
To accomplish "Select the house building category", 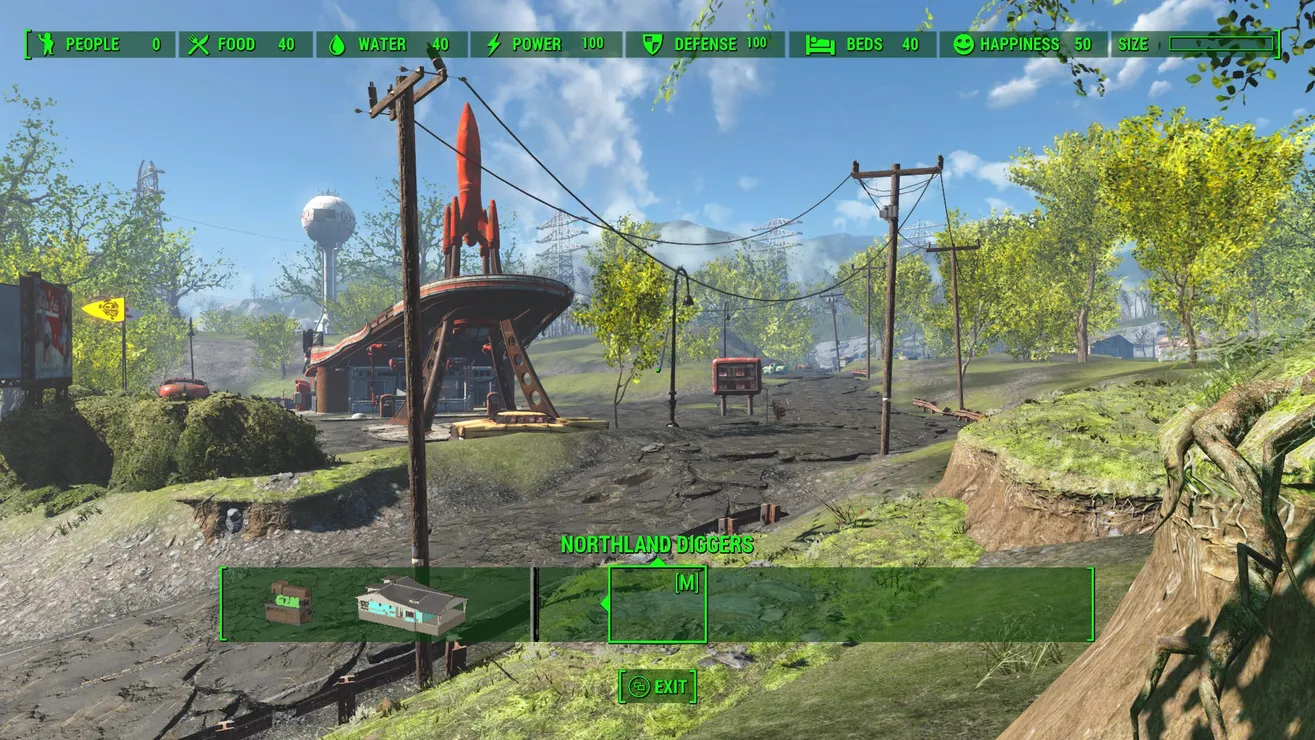I will [411, 605].
